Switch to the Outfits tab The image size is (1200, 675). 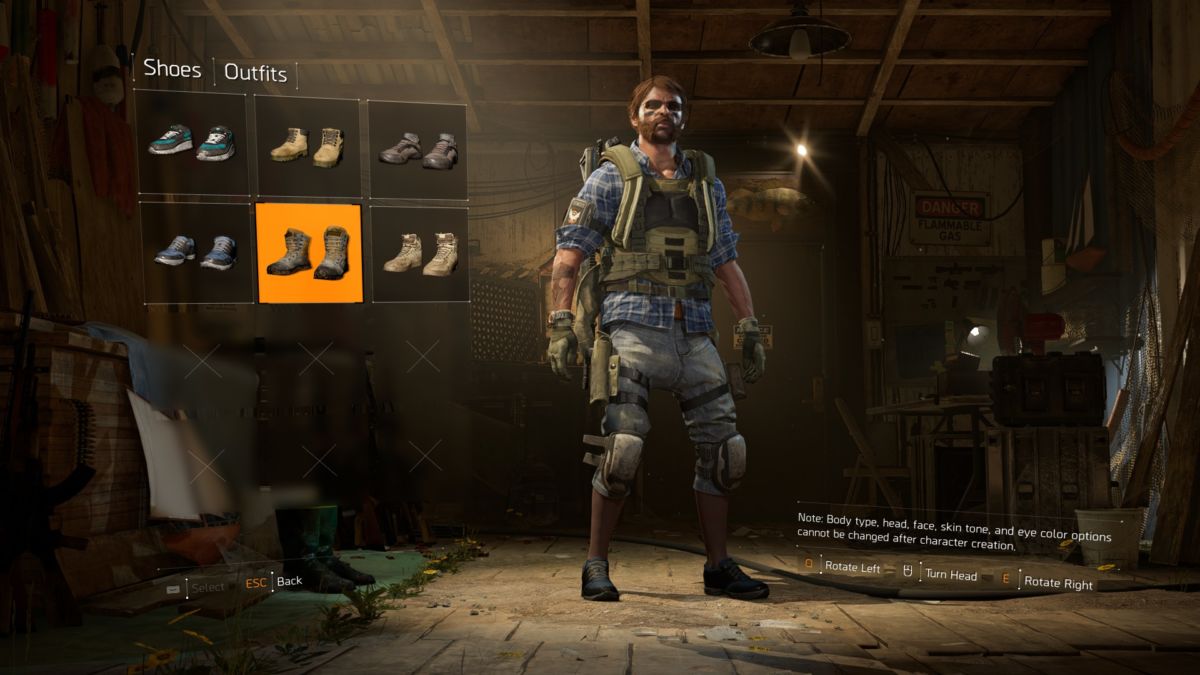[255, 73]
